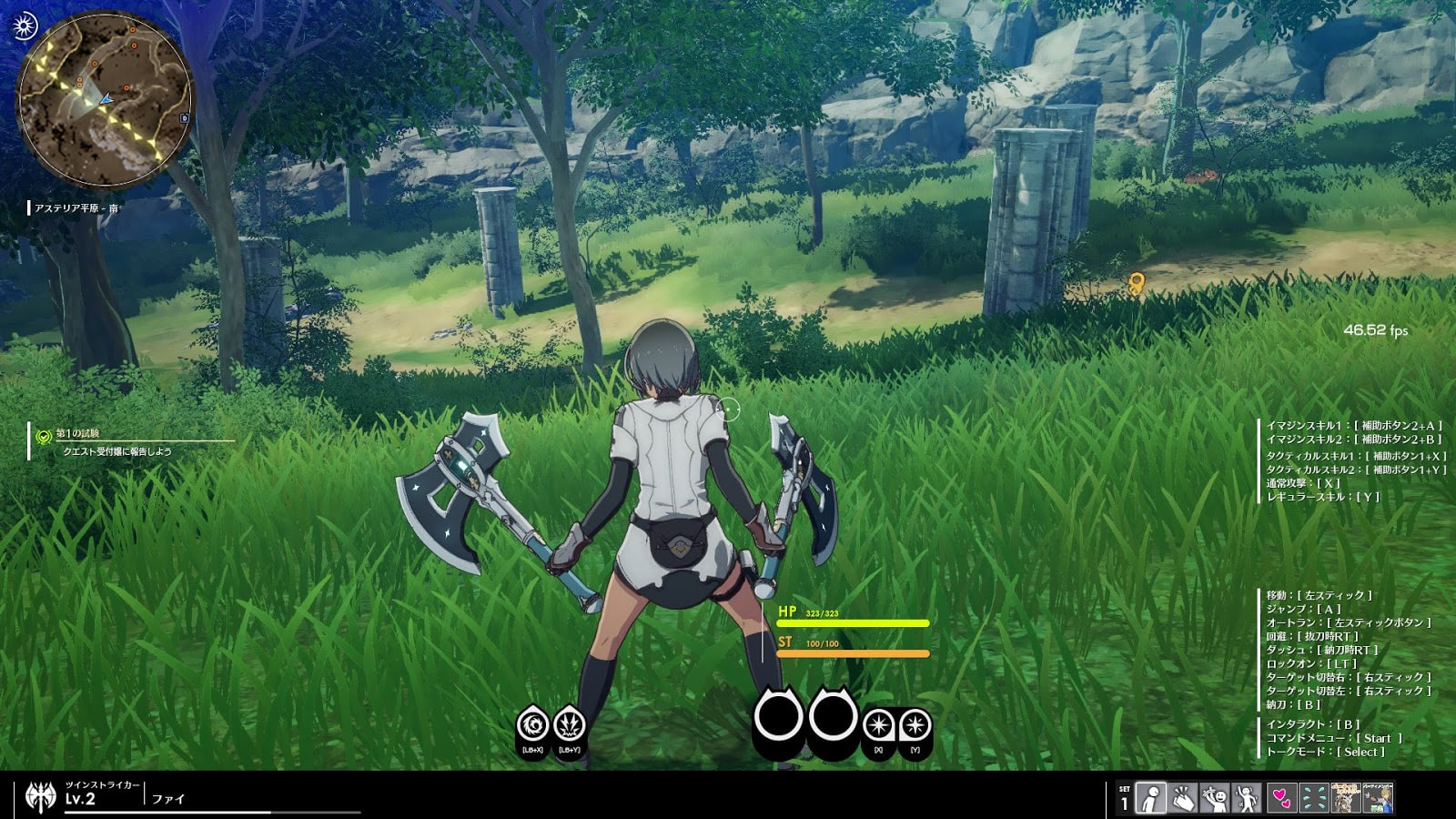Image resolution: width=1456 pixels, height=819 pixels.
Task: Activate the lightning burst tactical skill
Action: pyautogui.click(x=569, y=725)
